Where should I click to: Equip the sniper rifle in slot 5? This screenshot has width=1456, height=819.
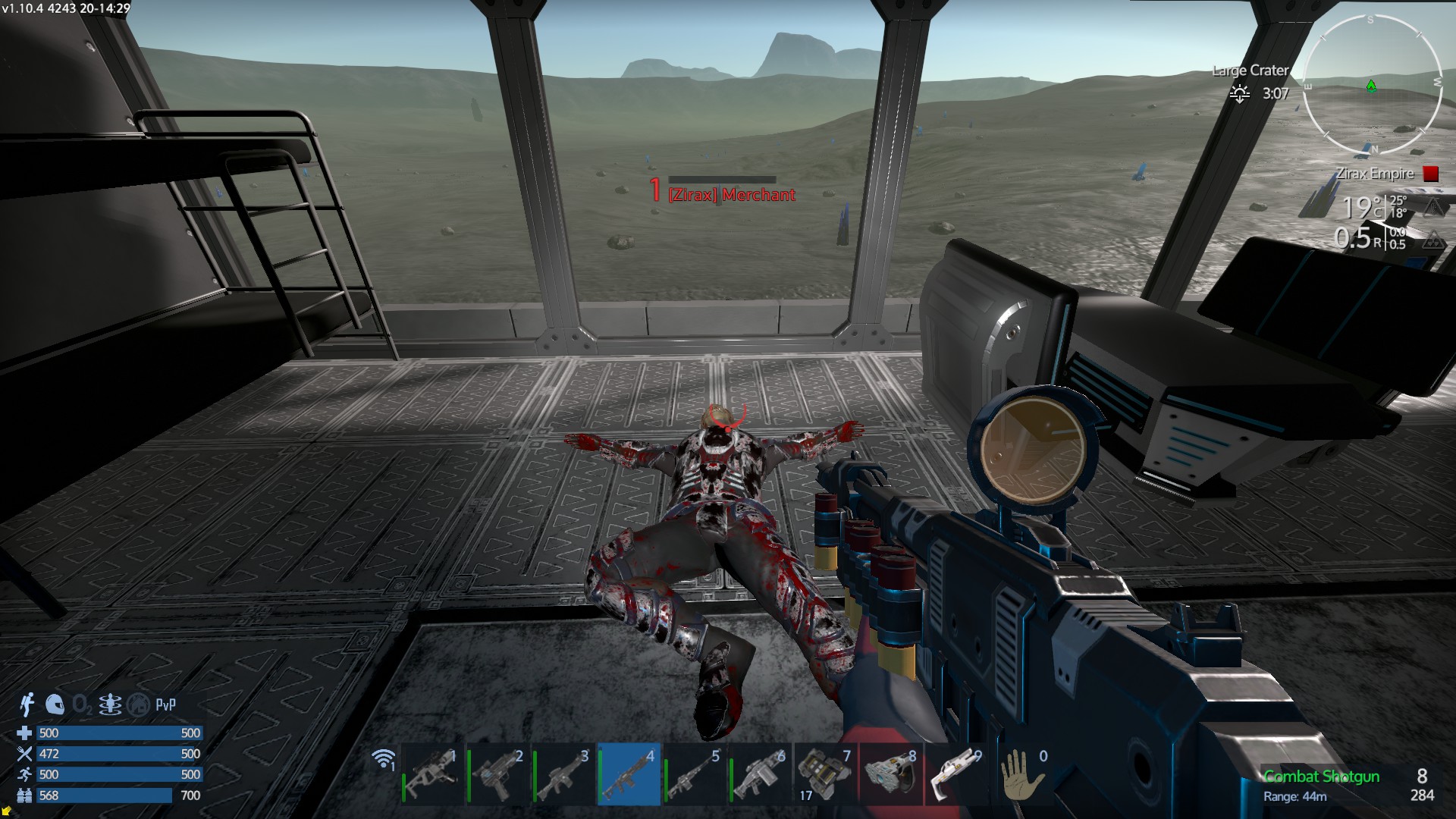[694, 775]
